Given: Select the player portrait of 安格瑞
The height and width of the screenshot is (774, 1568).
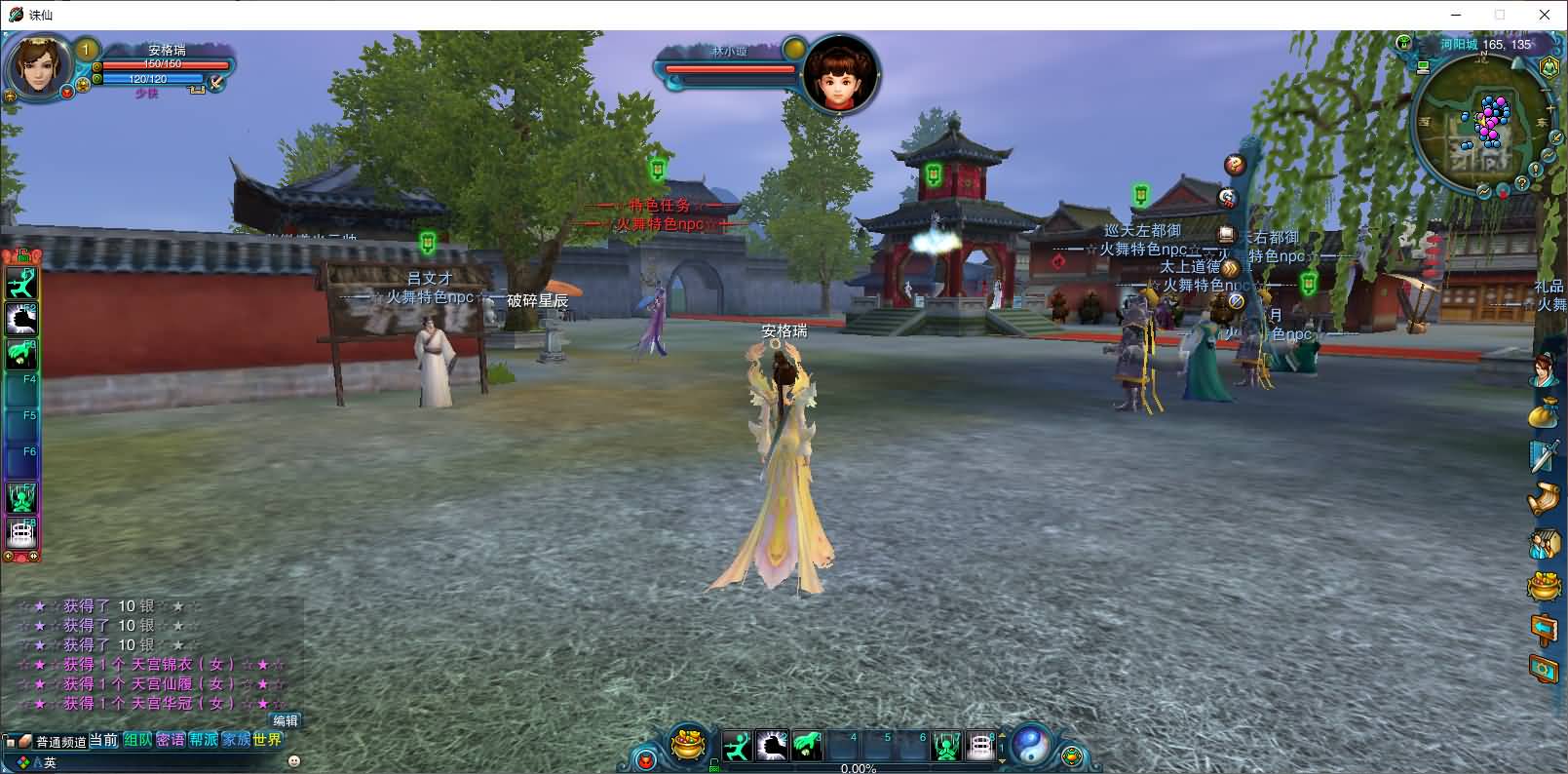Looking at the screenshot, I should [39, 66].
